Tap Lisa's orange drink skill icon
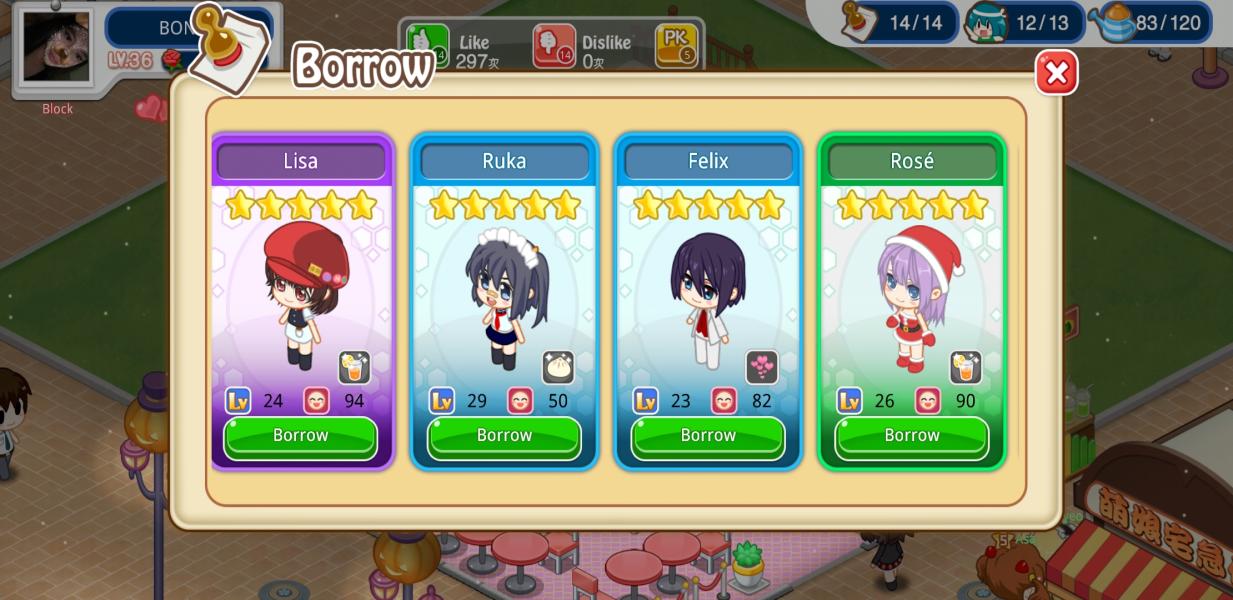This screenshot has width=1233, height=600. (354, 367)
